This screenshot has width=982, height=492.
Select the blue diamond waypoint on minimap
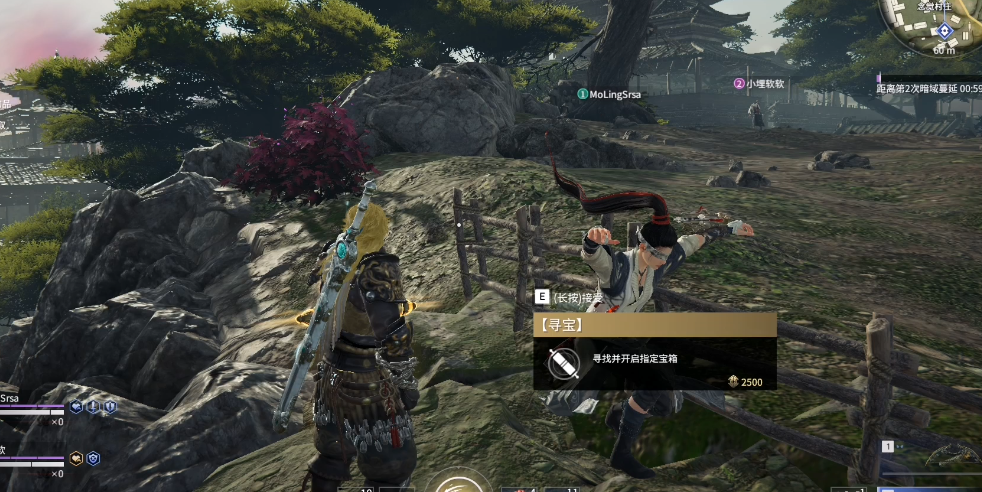[x=944, y=31]
